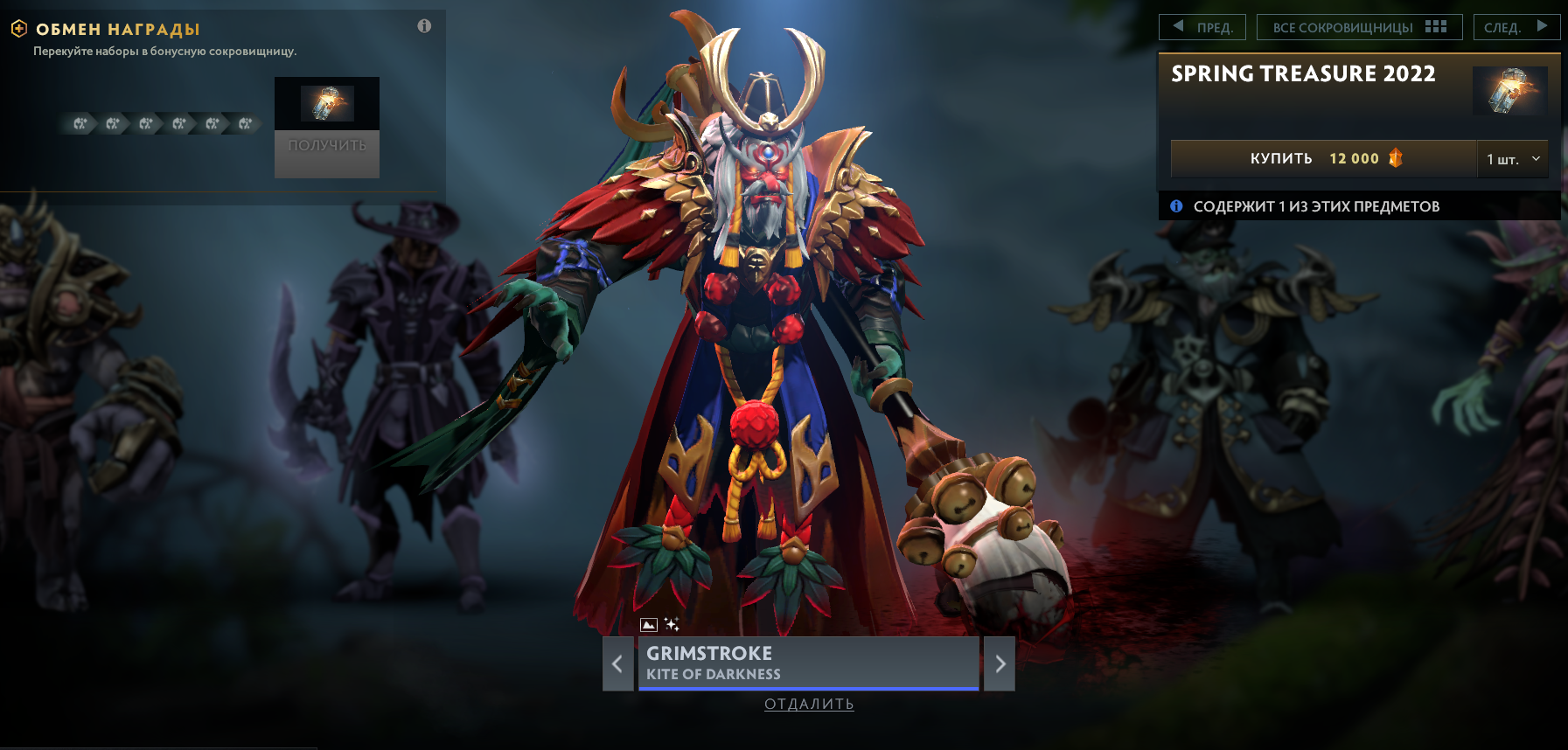Click the info icon beside ОБМЕН НАГРАДЫ heading

pos(425,26)
